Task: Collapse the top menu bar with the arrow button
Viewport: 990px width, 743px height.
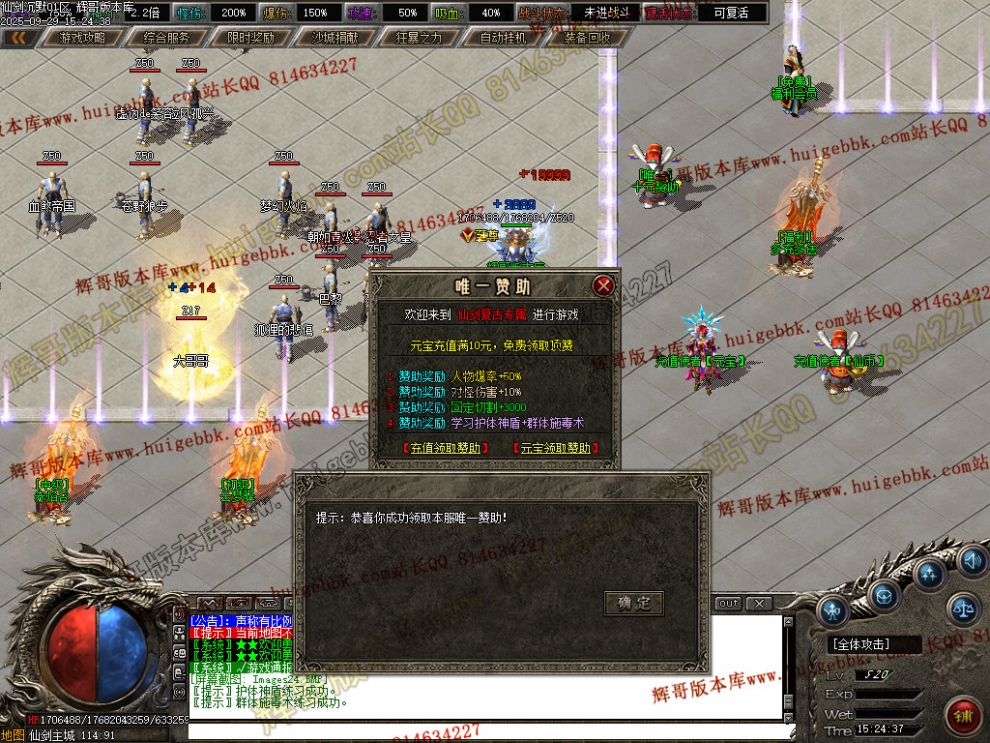Action: point(18,38)
